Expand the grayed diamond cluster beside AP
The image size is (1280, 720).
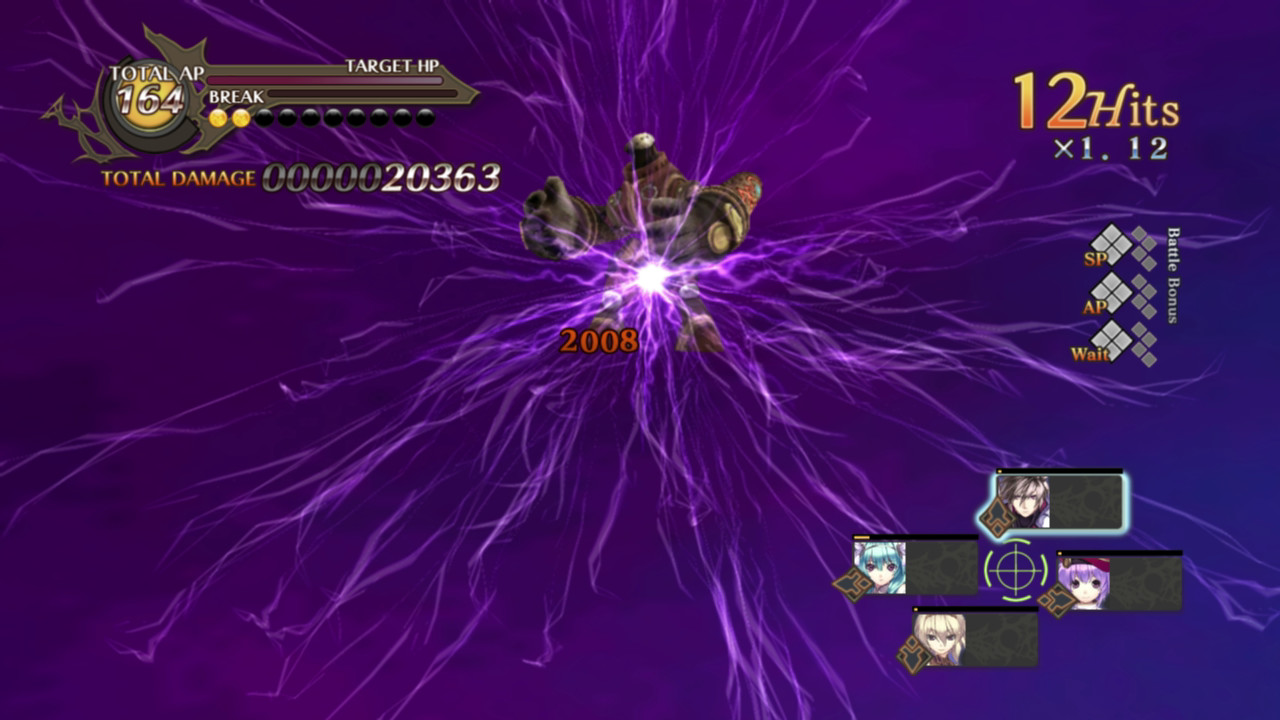click(1146, 295)
